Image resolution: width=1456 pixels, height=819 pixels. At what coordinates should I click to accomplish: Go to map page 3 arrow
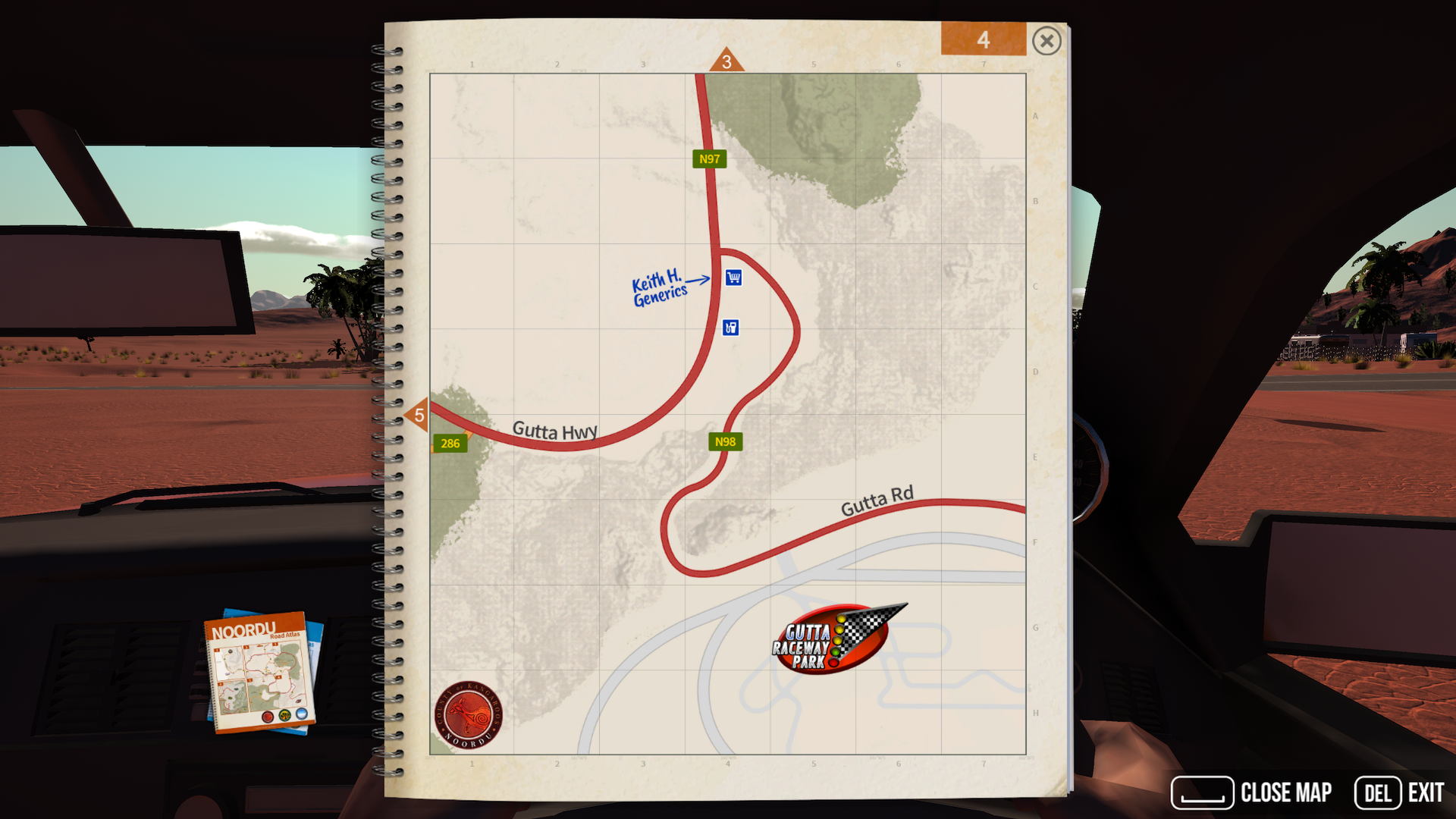click(x=726, y=61)
